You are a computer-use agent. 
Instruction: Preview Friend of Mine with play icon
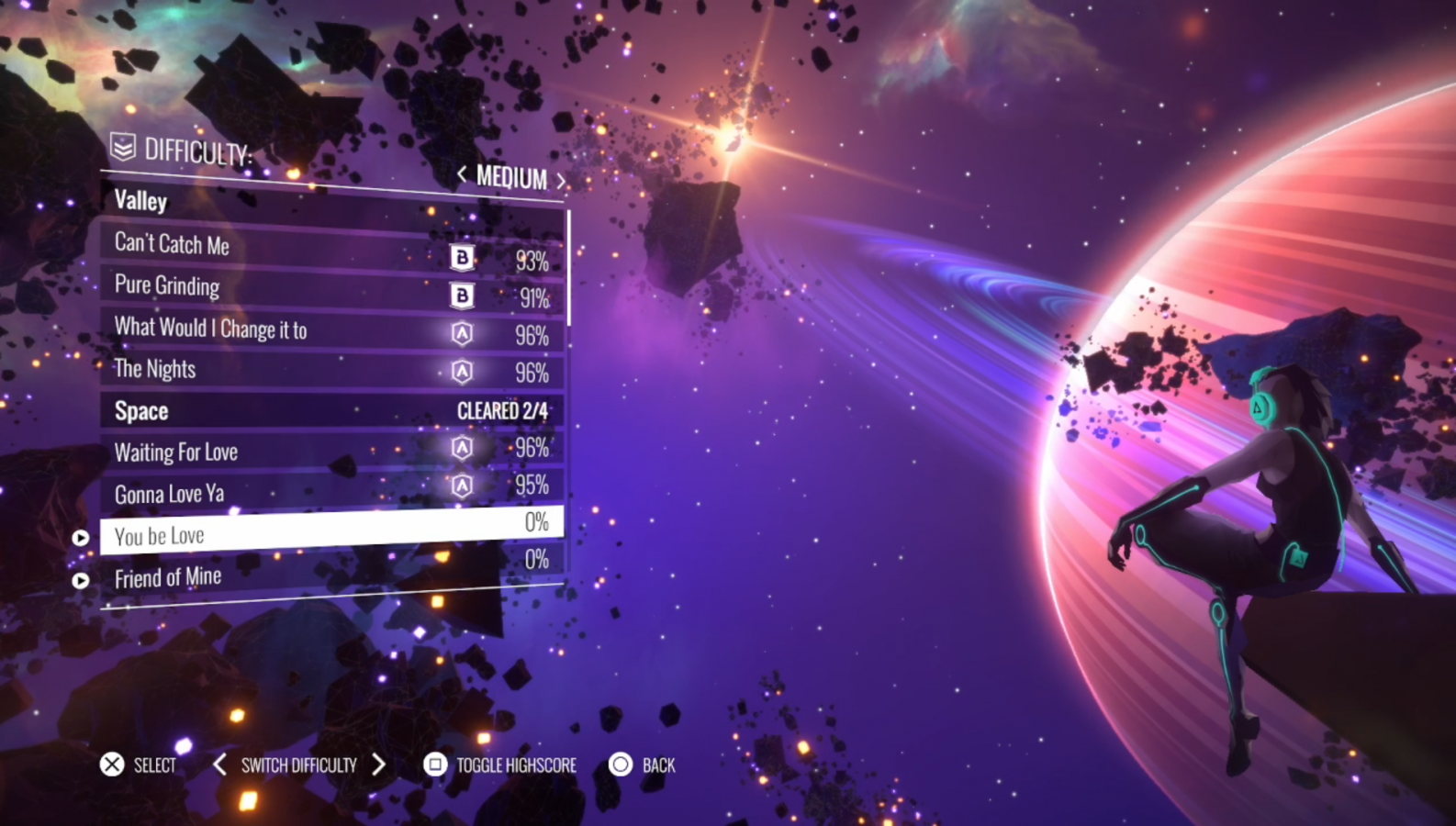[81, 580]
